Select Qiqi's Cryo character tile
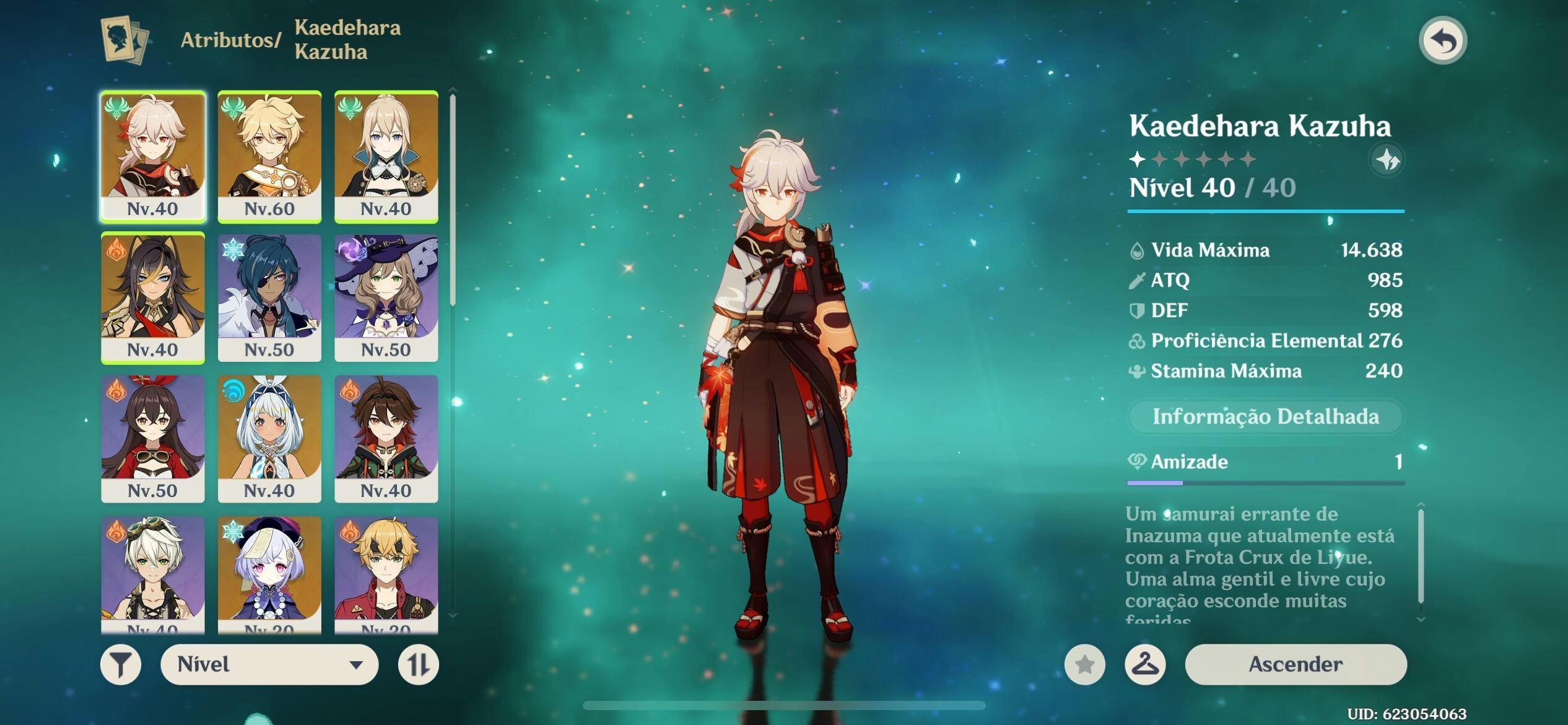The width and height of the screenshot is (1568, 725). (x=269, y=573)
